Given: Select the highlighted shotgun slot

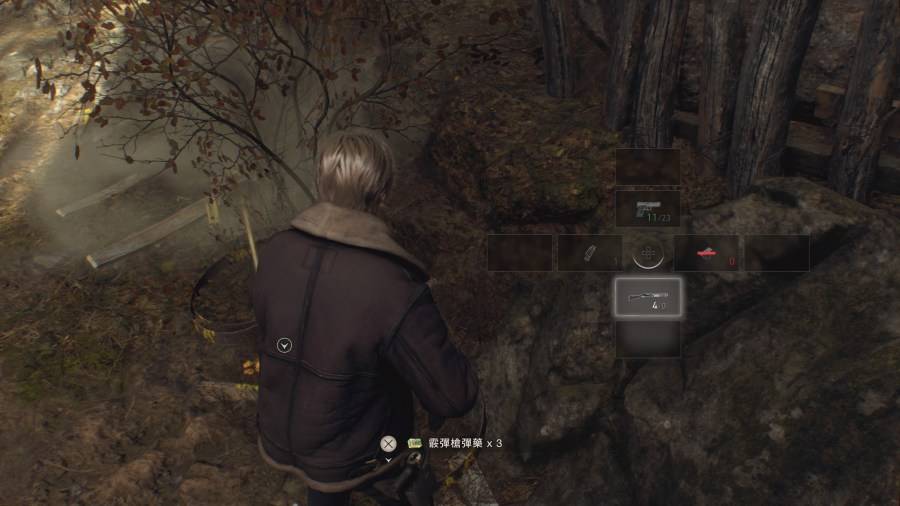Looking at the screenshot, I should pyautogui.click(x=648, y=297).
